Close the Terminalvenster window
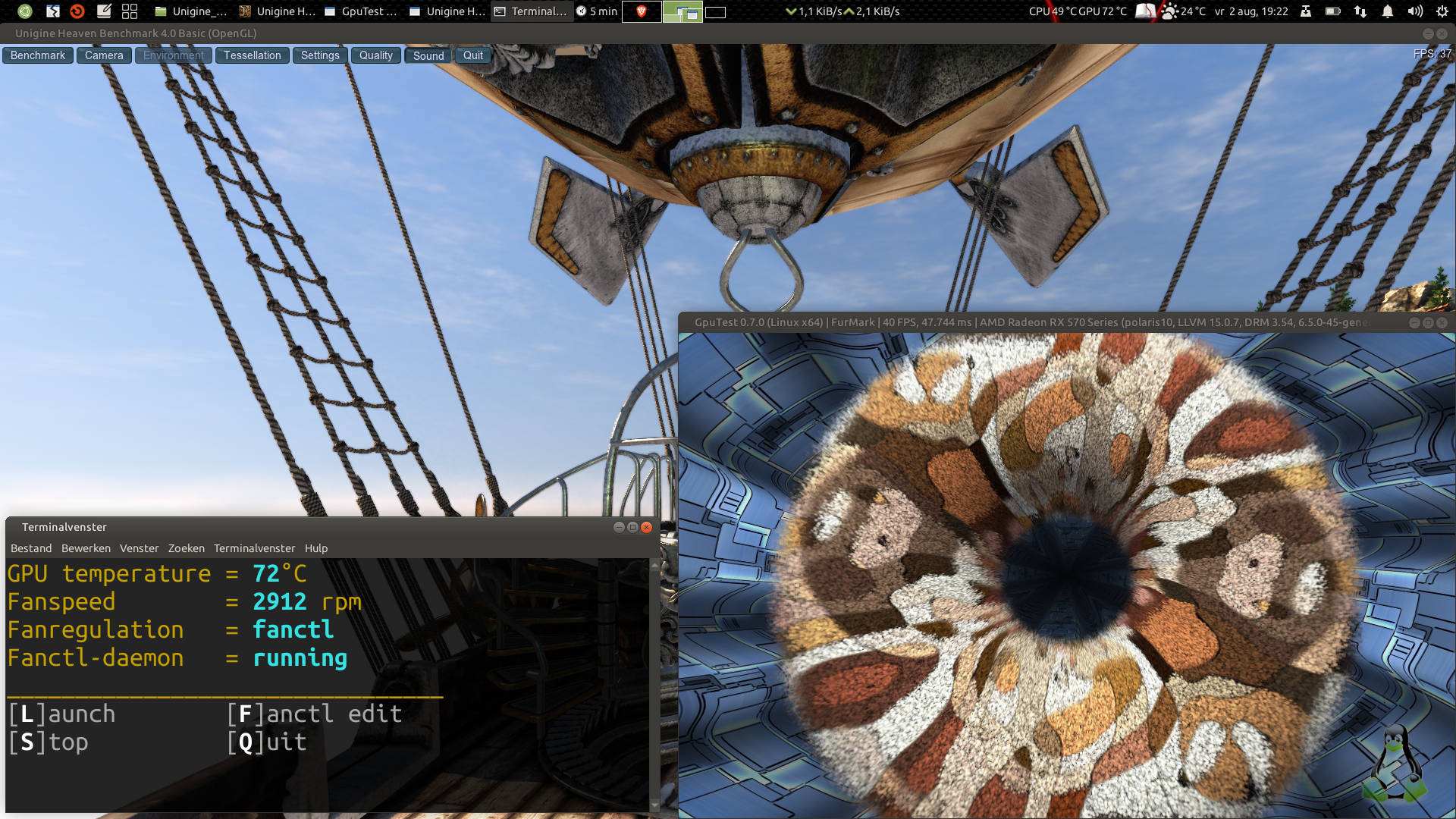 tap(647, 527)
